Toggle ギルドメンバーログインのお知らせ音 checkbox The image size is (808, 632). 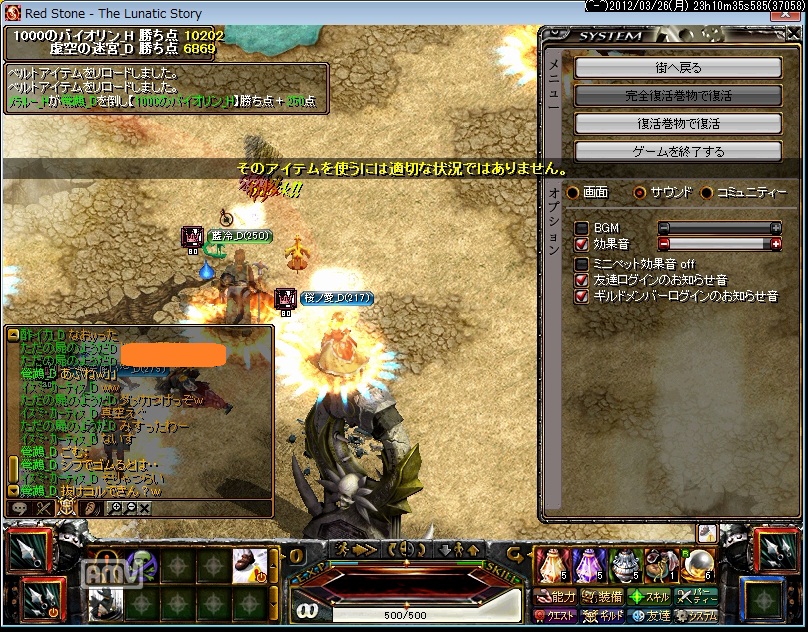tap(581, 296)
